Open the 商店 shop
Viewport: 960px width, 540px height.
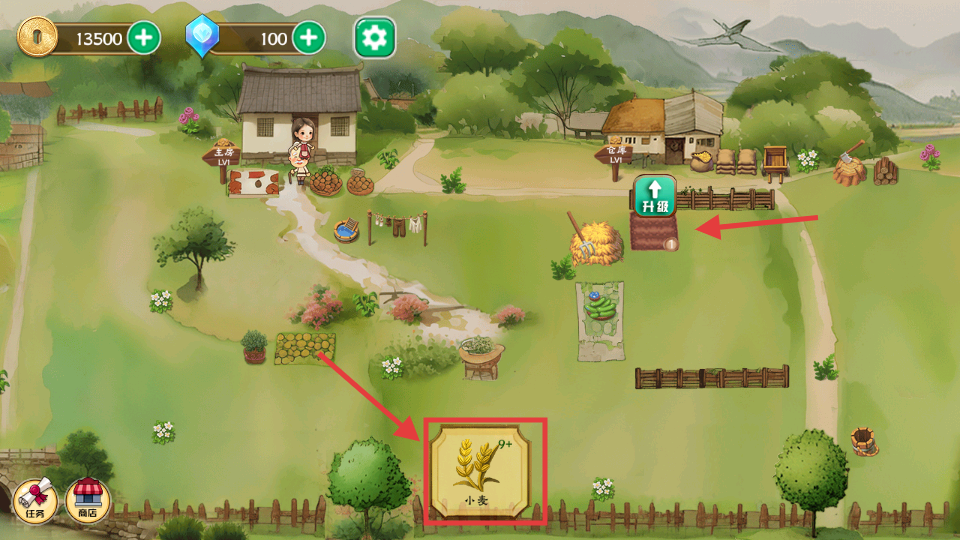pos(88,498)
